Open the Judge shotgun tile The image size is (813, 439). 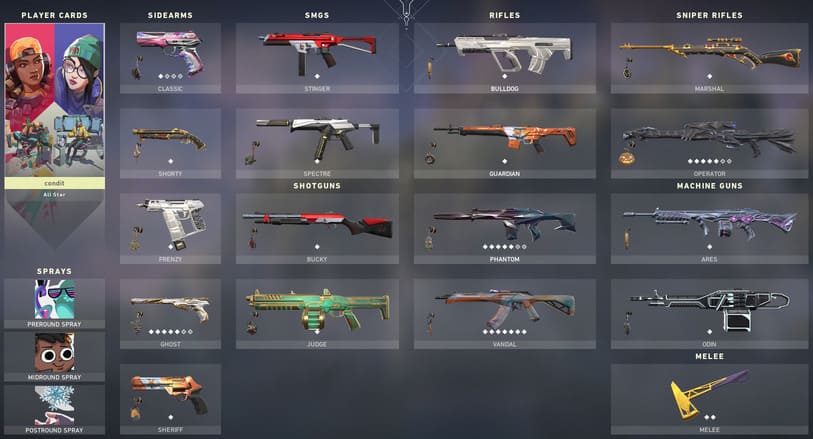(x=317, y=313)
